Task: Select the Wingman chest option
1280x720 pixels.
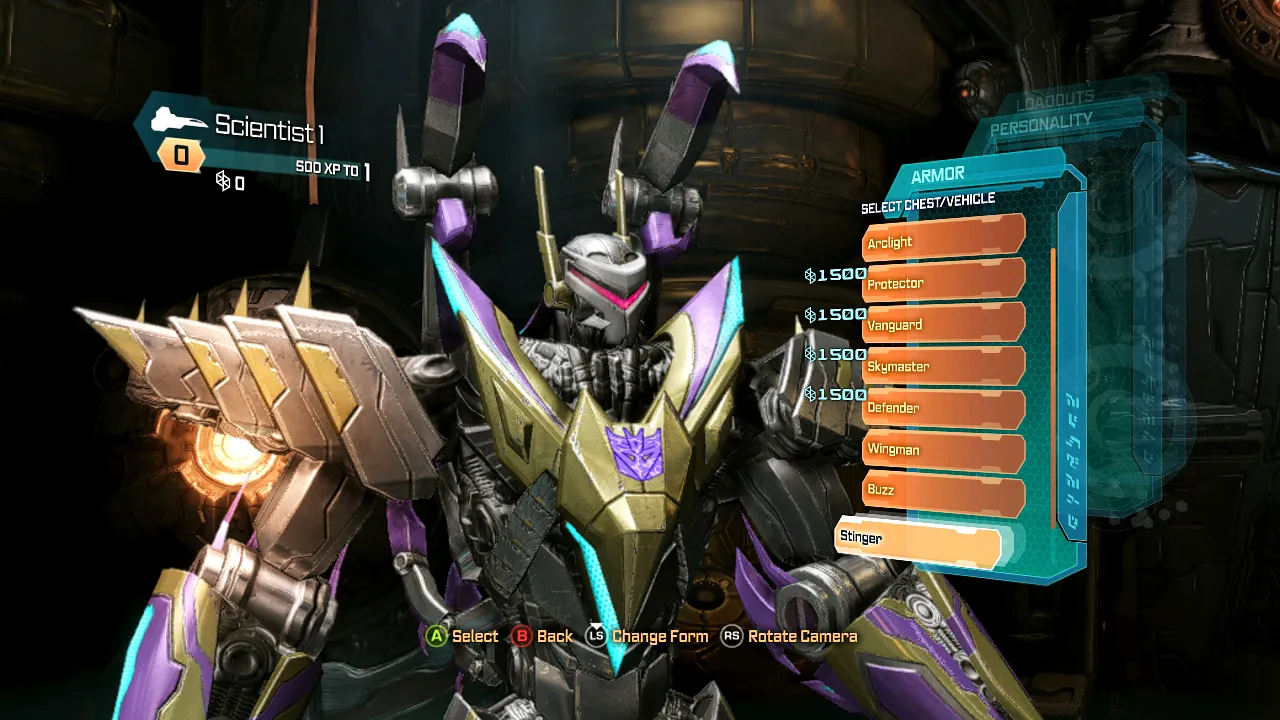Action: coord(943,449)
